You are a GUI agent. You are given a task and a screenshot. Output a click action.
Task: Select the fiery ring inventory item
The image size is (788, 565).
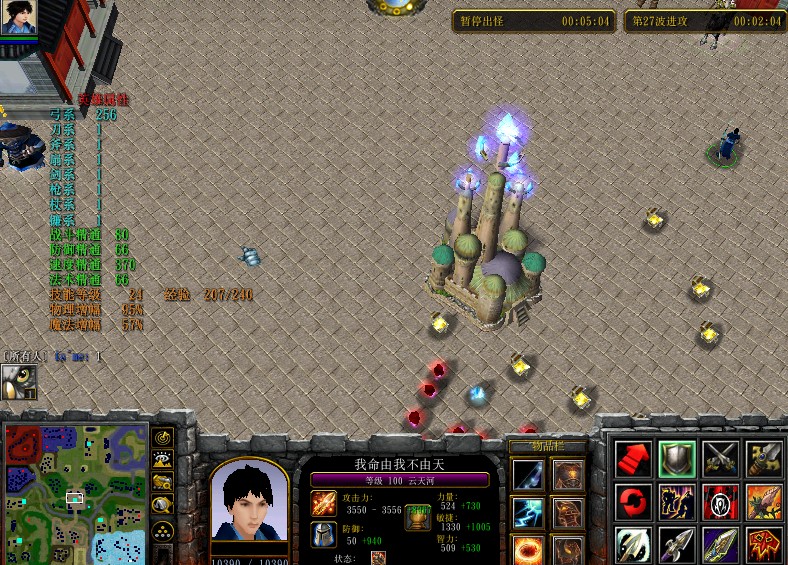[x=528, y=550]
